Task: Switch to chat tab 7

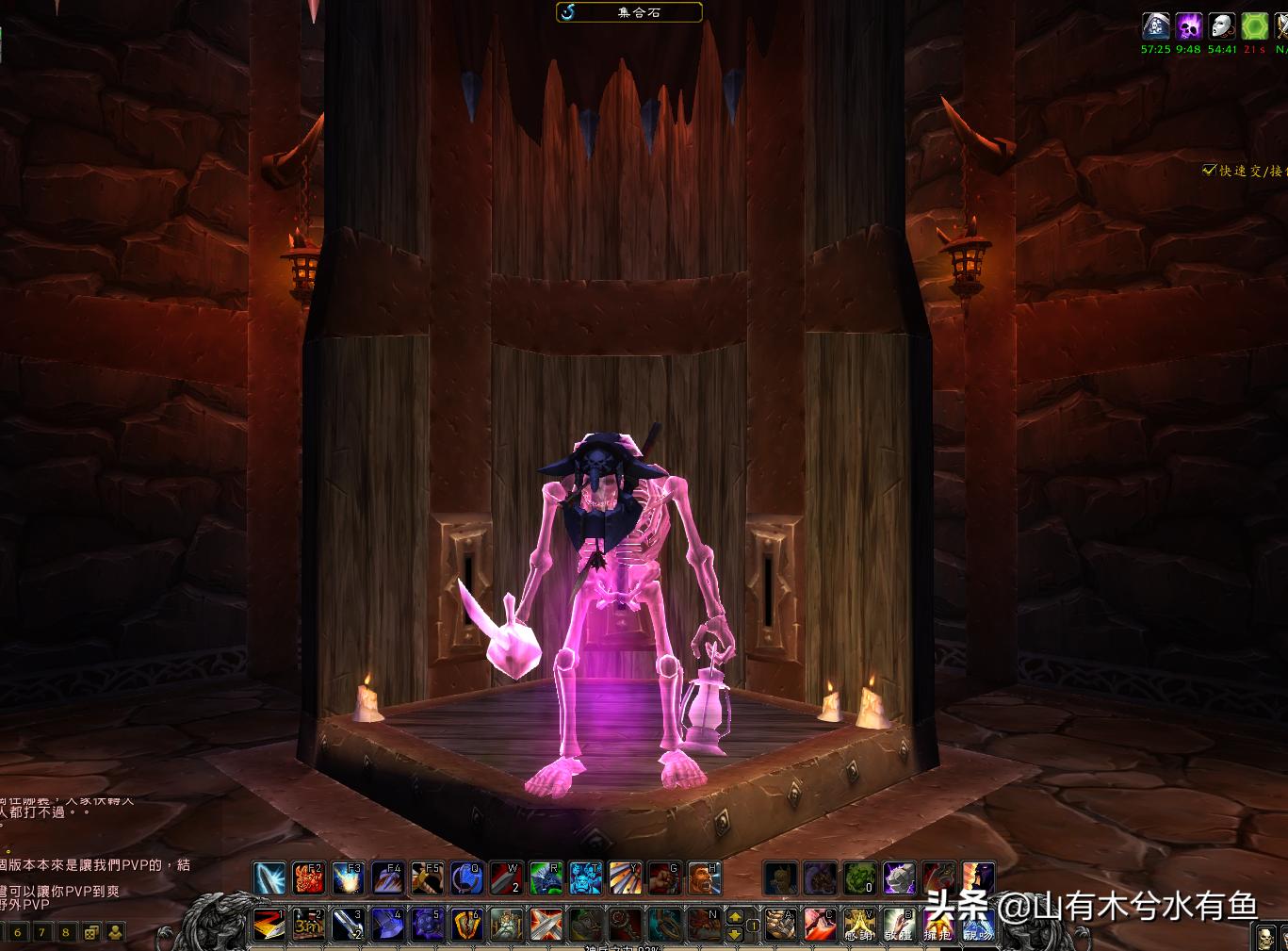Action: coord(42,931)
